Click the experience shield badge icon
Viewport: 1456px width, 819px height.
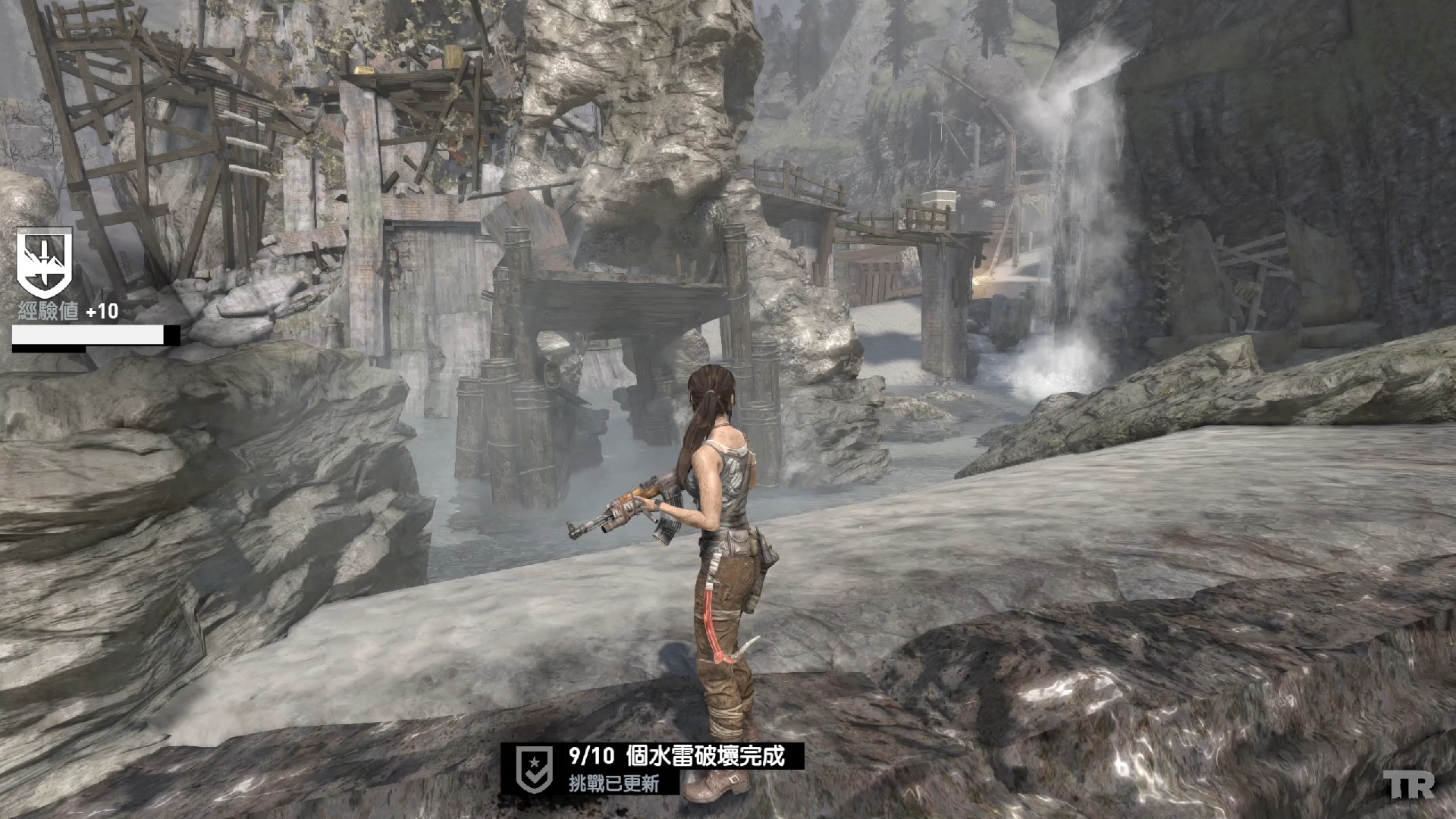click(x=45, y=263)
